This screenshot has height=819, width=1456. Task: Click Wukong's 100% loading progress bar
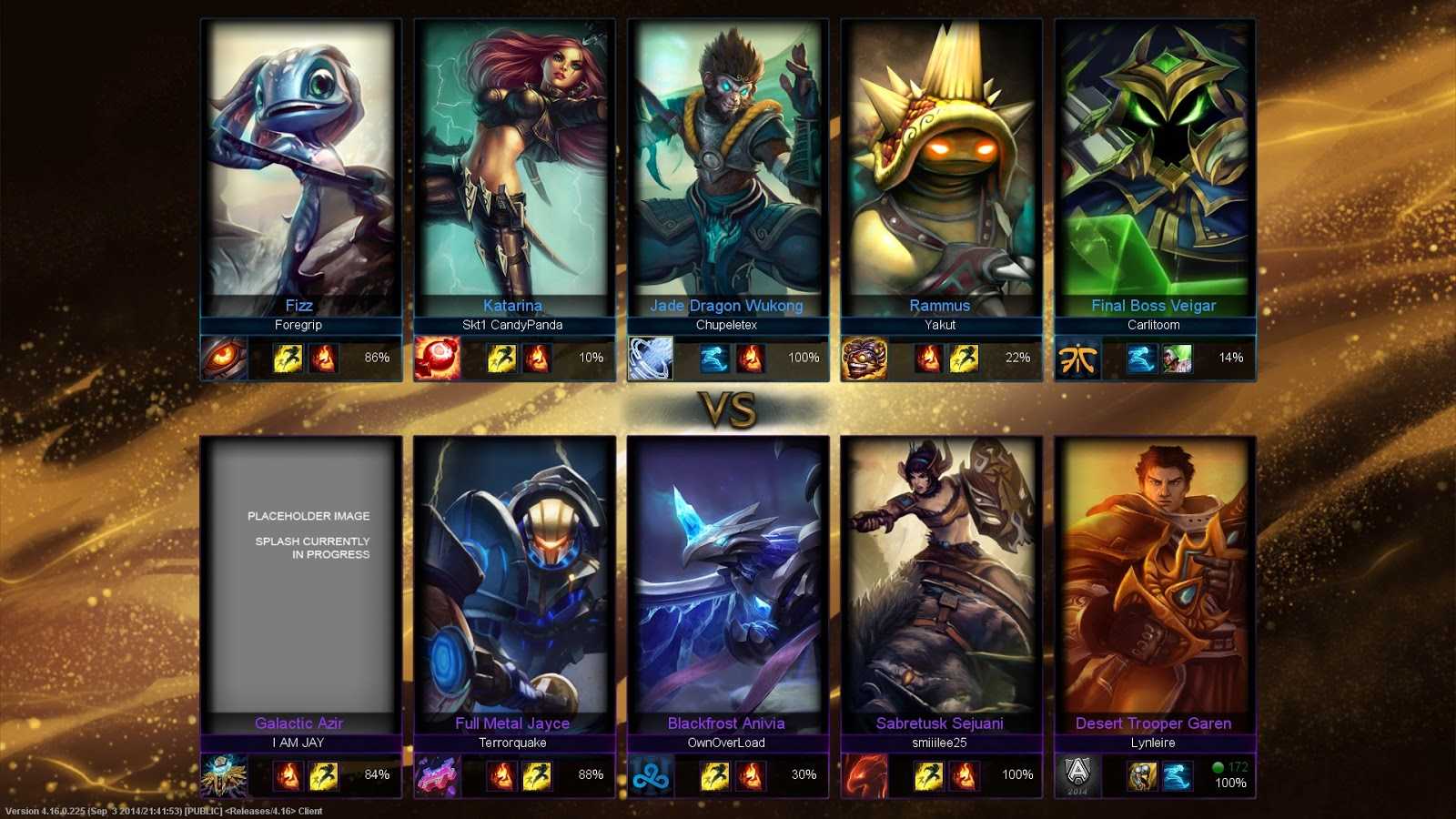click(769, 358)
